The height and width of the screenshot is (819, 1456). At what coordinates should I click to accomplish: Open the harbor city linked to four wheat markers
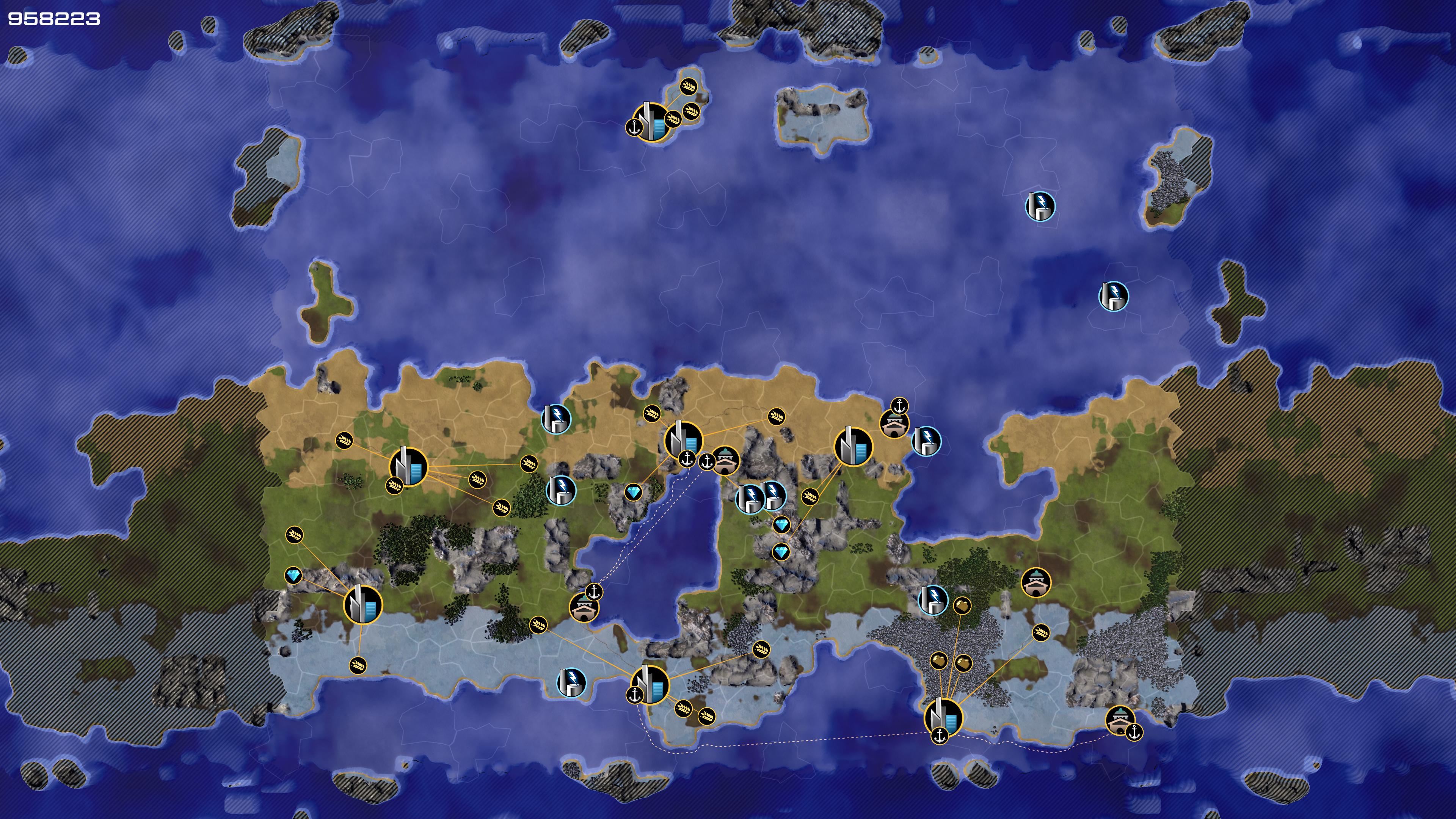[649, 684]
